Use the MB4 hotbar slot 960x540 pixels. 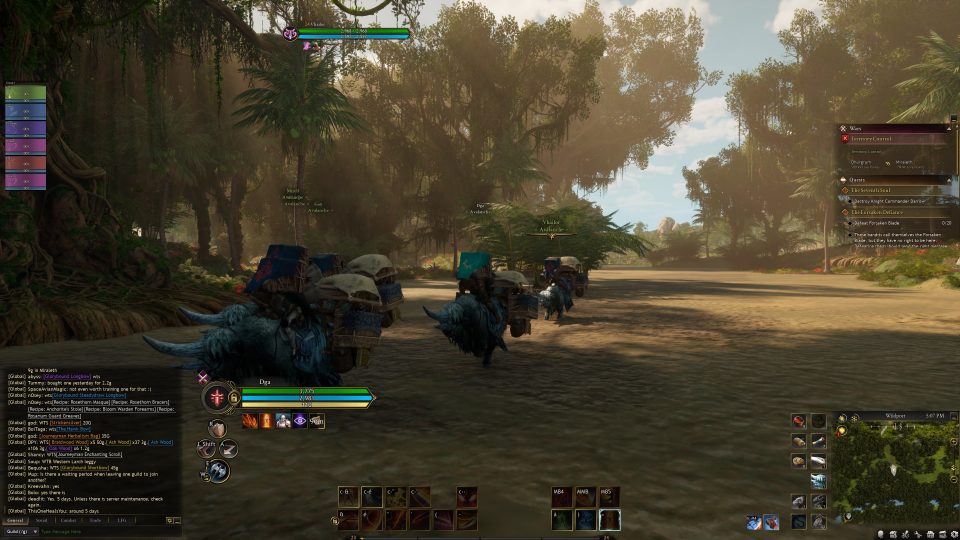click(561, 497)
